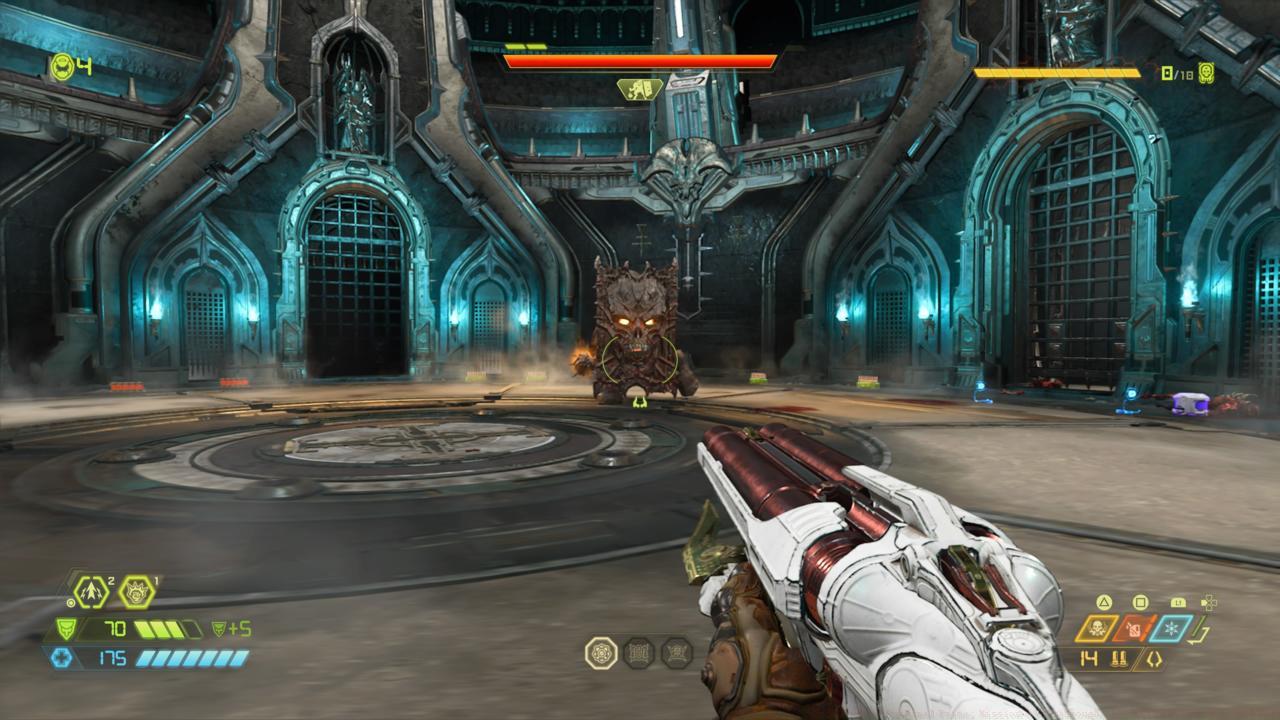Screen dimensions: 1280x720
Task: Select the frag grenade equipment icon
Action: tap(91, 592)
